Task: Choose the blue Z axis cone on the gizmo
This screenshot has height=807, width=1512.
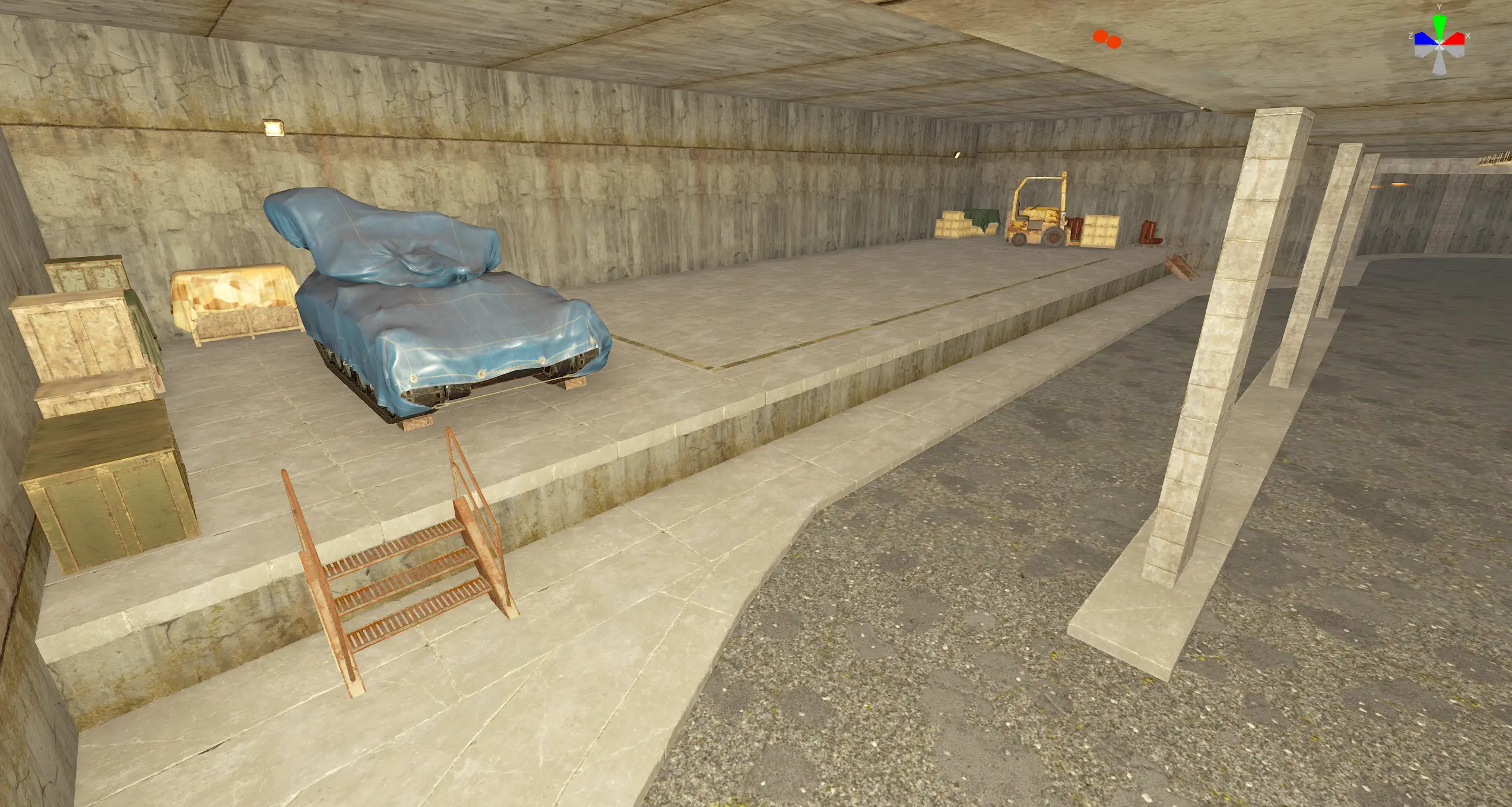Action: pos(1424,39)
